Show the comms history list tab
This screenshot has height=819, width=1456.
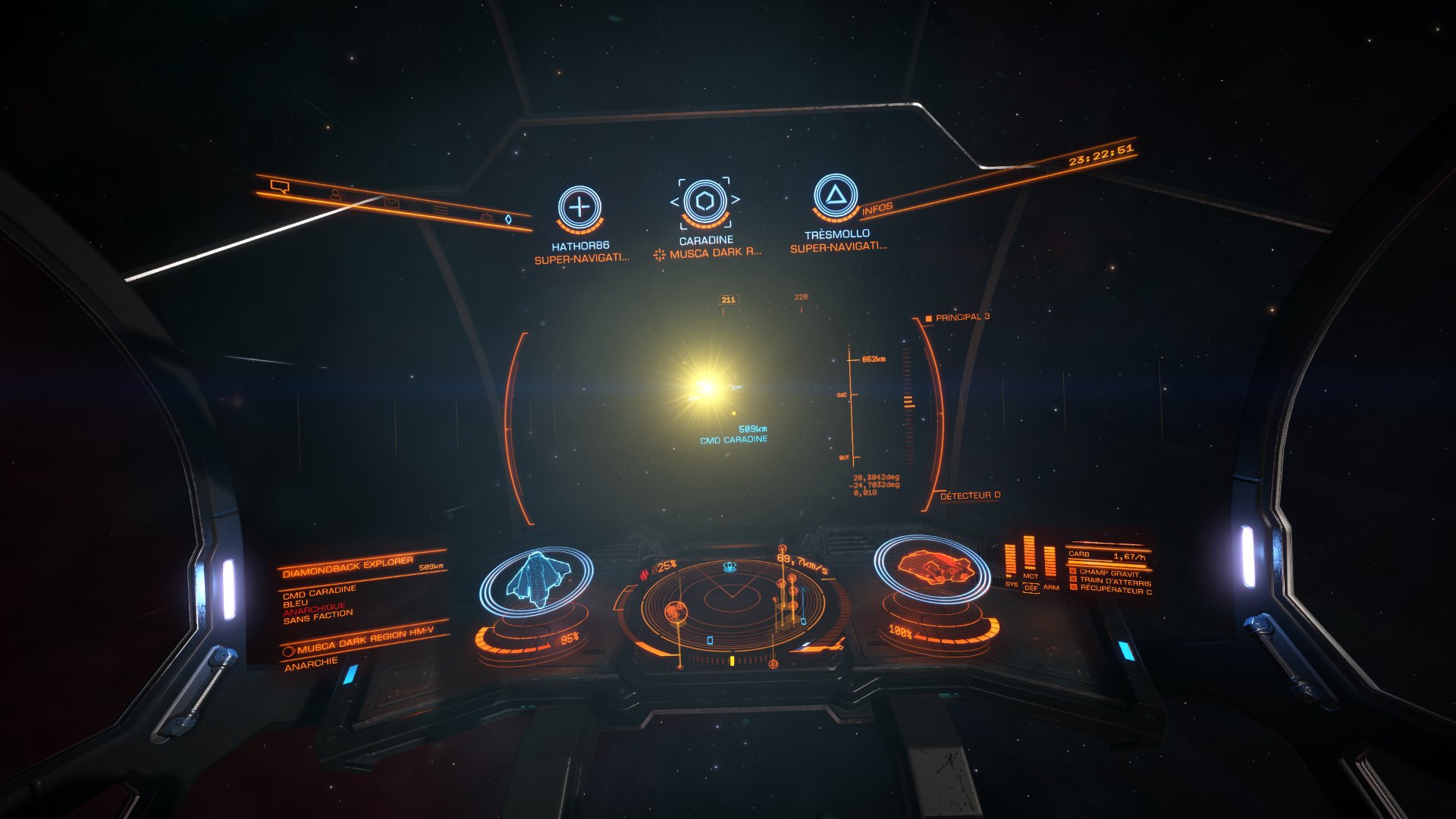(x=441, y=209)
